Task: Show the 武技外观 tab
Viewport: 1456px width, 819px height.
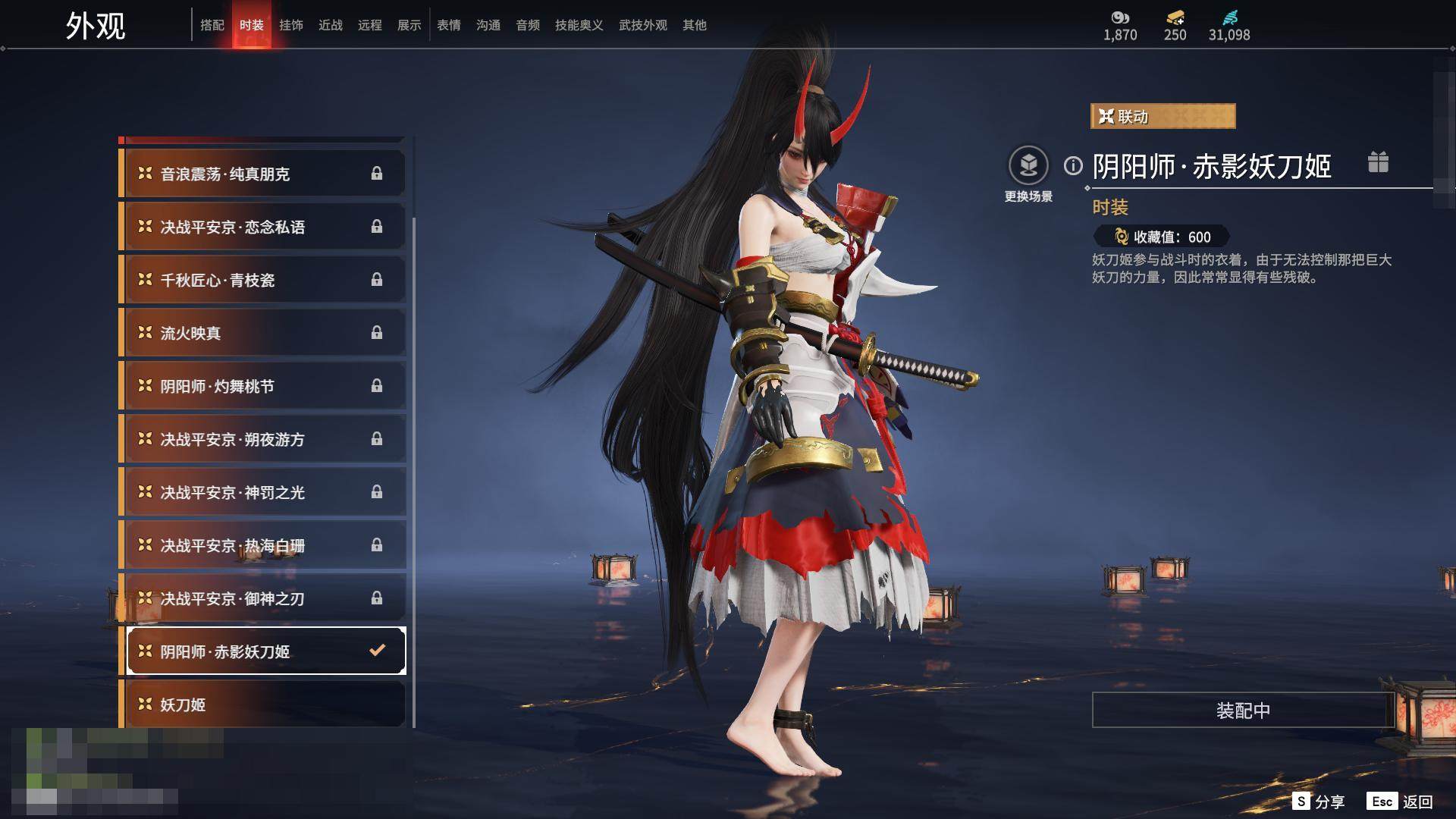Action: click(x=642, y=25)
